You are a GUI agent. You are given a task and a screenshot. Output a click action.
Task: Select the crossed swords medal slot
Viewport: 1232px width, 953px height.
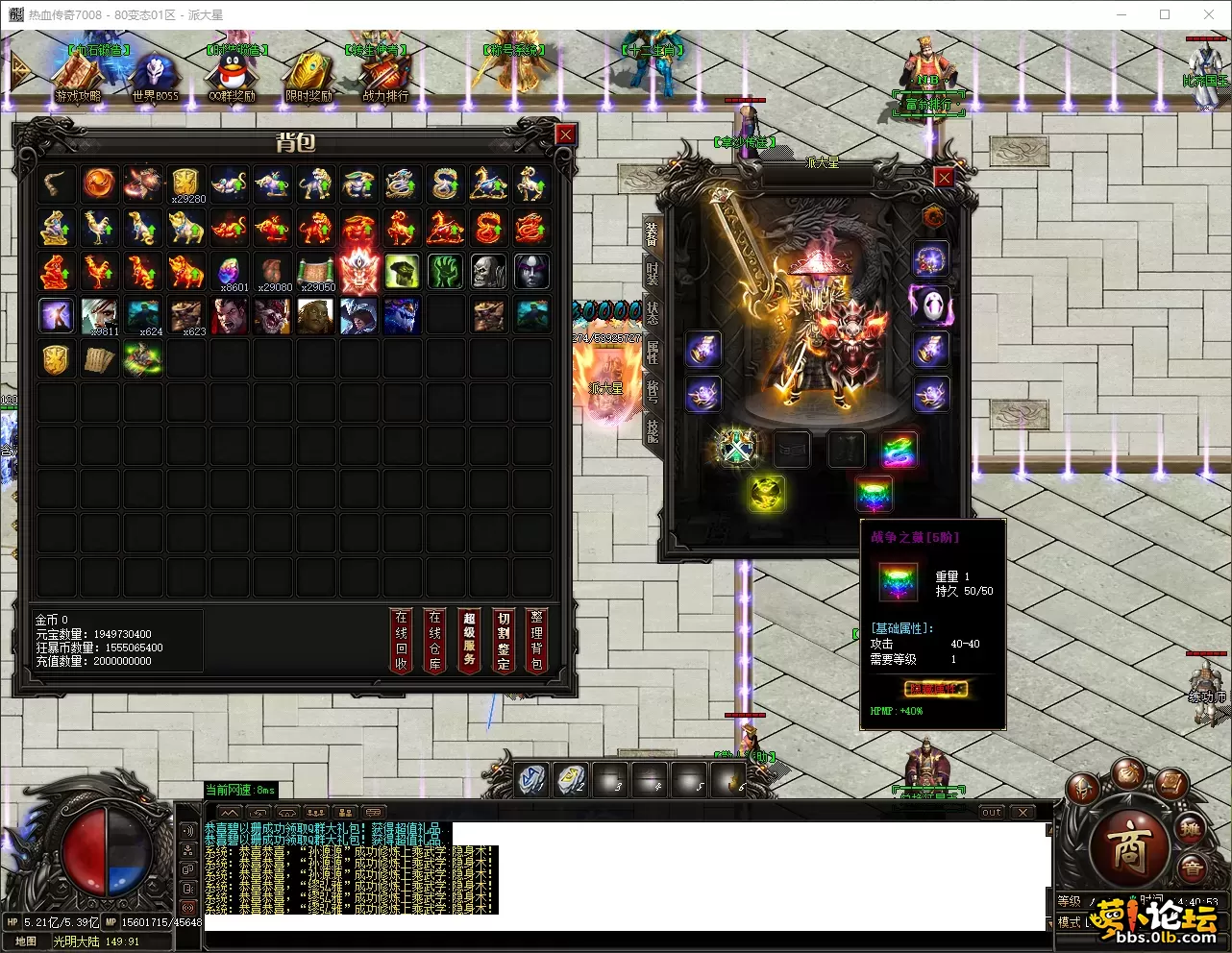(x=737, y=448)
